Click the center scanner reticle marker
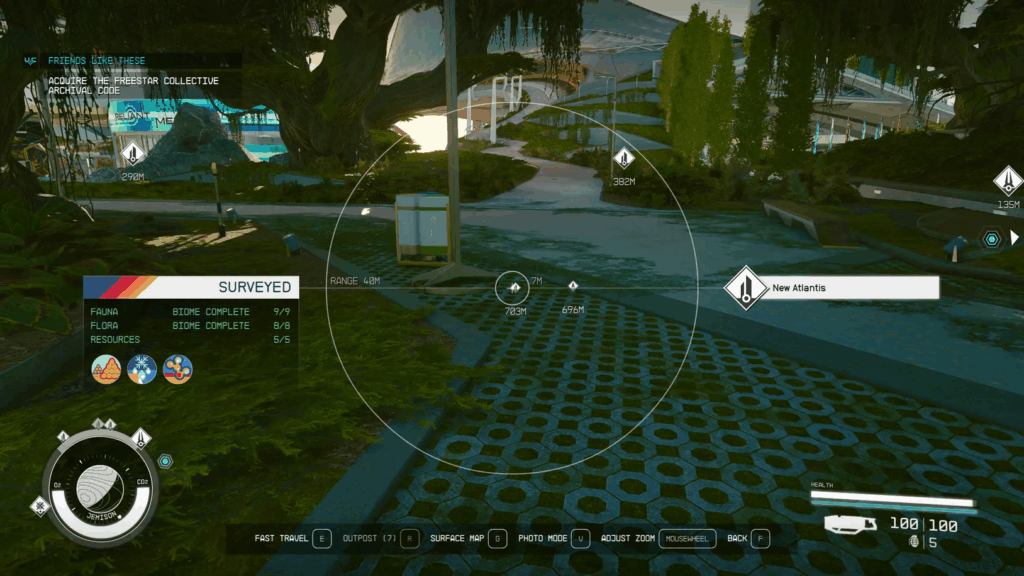Image resolution: width=1024 pixels, height=576 pixels. [x=512, y=288]
